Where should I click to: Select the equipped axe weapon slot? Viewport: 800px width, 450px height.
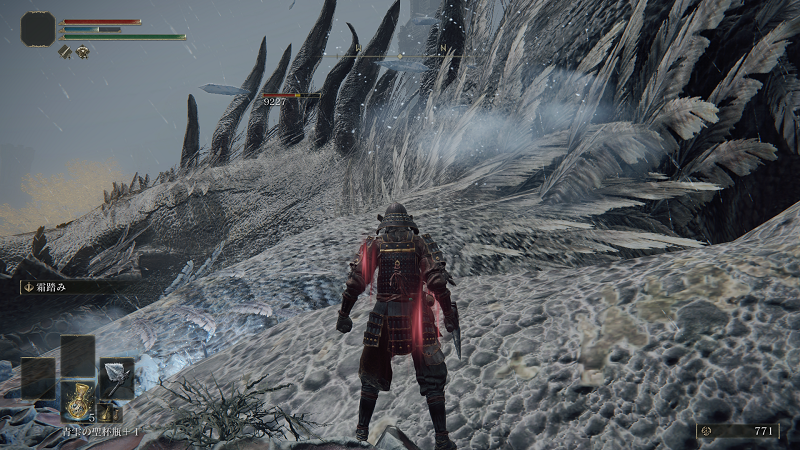pos(115,378)
